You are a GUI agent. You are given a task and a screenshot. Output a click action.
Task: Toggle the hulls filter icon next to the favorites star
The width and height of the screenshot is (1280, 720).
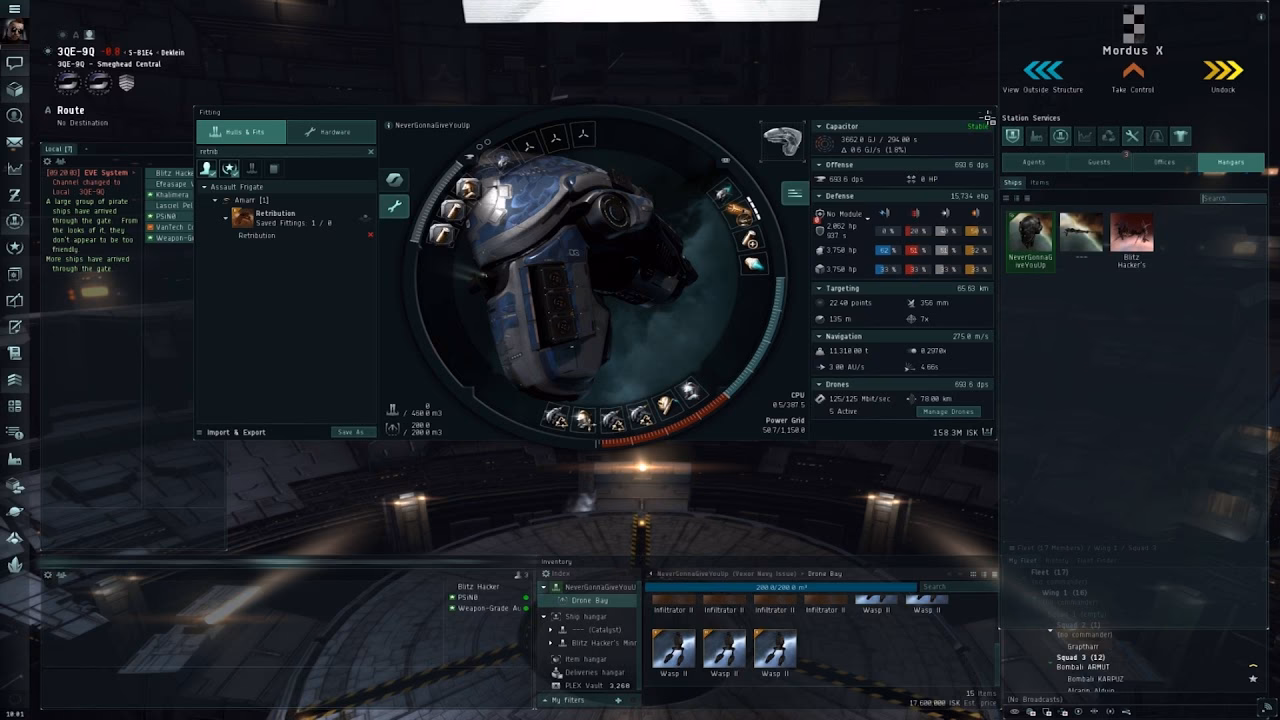[253, 169]
